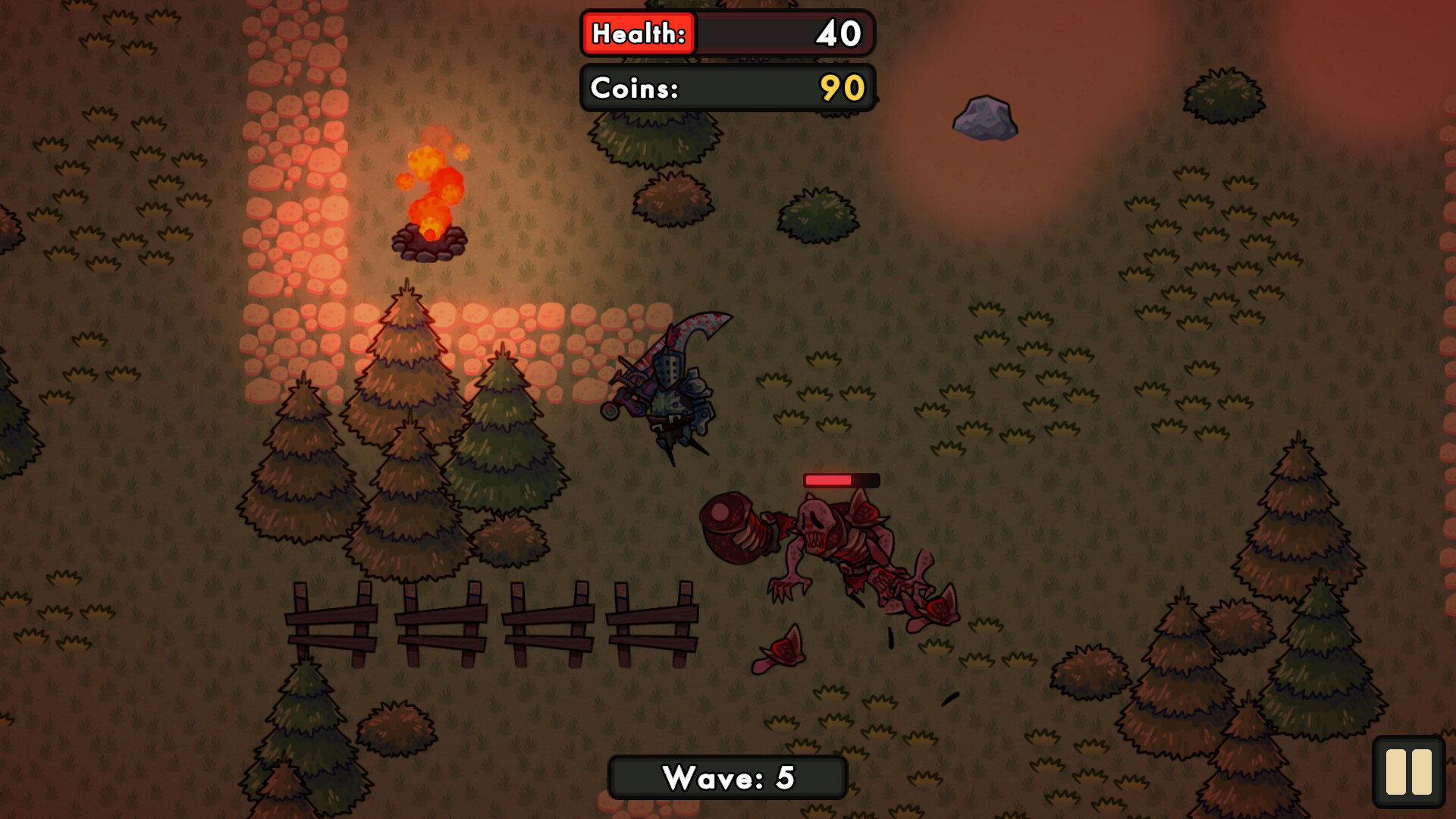Click the coin amount showing 90
The height and width of the screenshot is (819, 1456).
(842, 89)
